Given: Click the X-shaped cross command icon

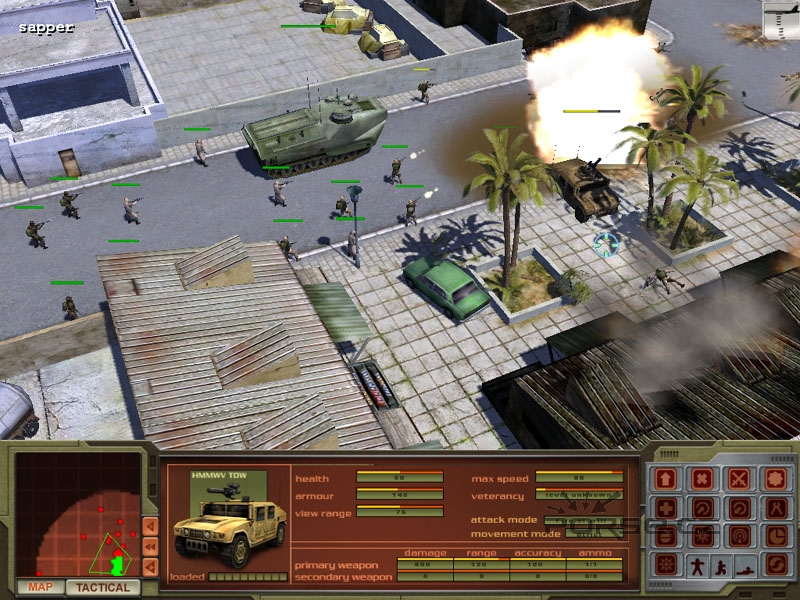Looking at the screenshot, I should point(702,479).
